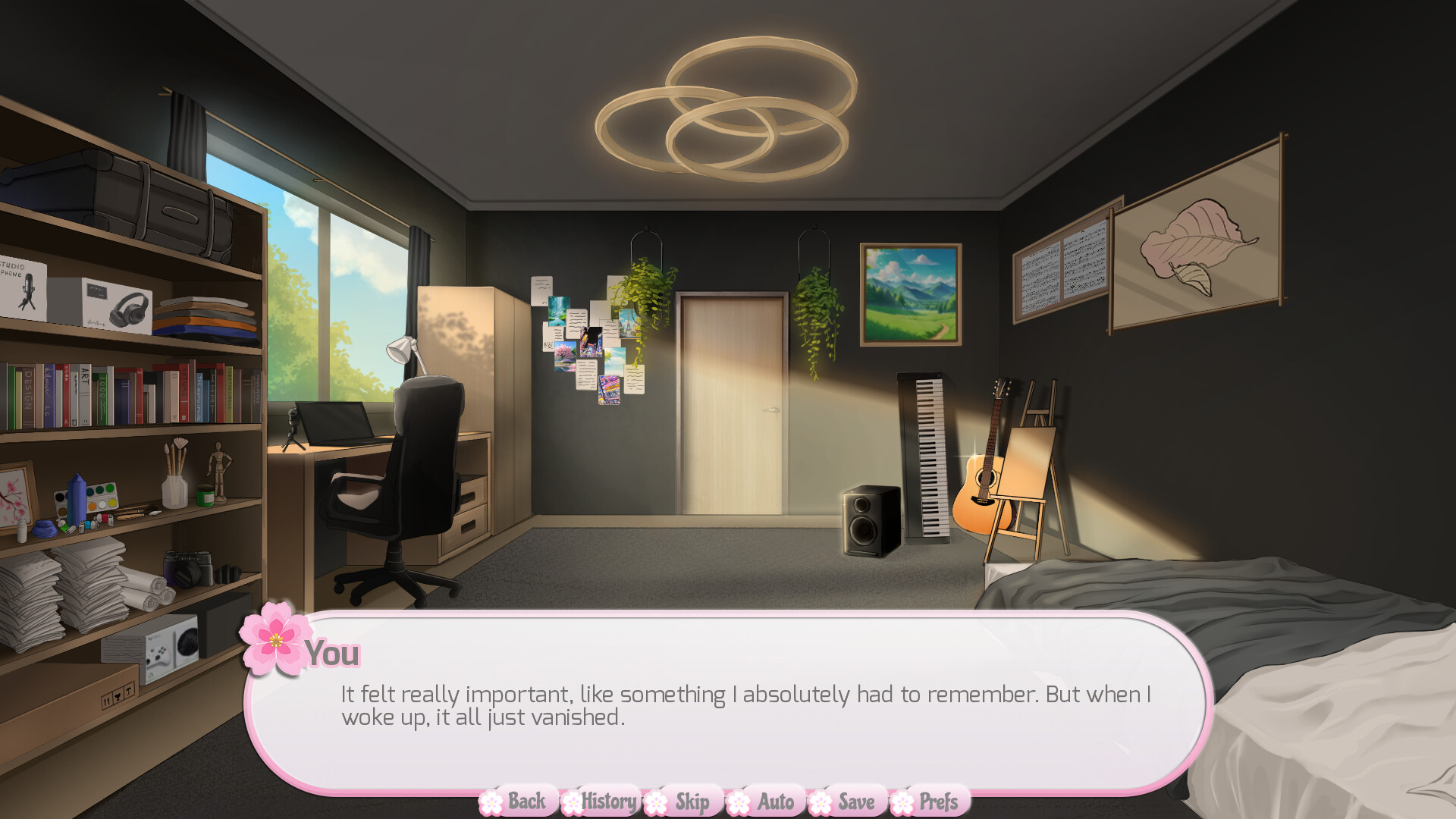Click the blossom icon on the Auto button
Viewport: 1456px width, 819px height.
pos(738,801)
